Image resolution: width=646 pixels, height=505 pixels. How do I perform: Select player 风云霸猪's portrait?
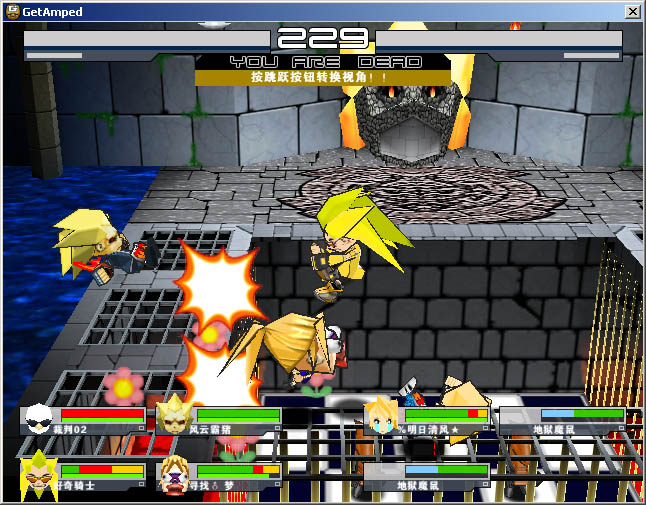point(174,415)
